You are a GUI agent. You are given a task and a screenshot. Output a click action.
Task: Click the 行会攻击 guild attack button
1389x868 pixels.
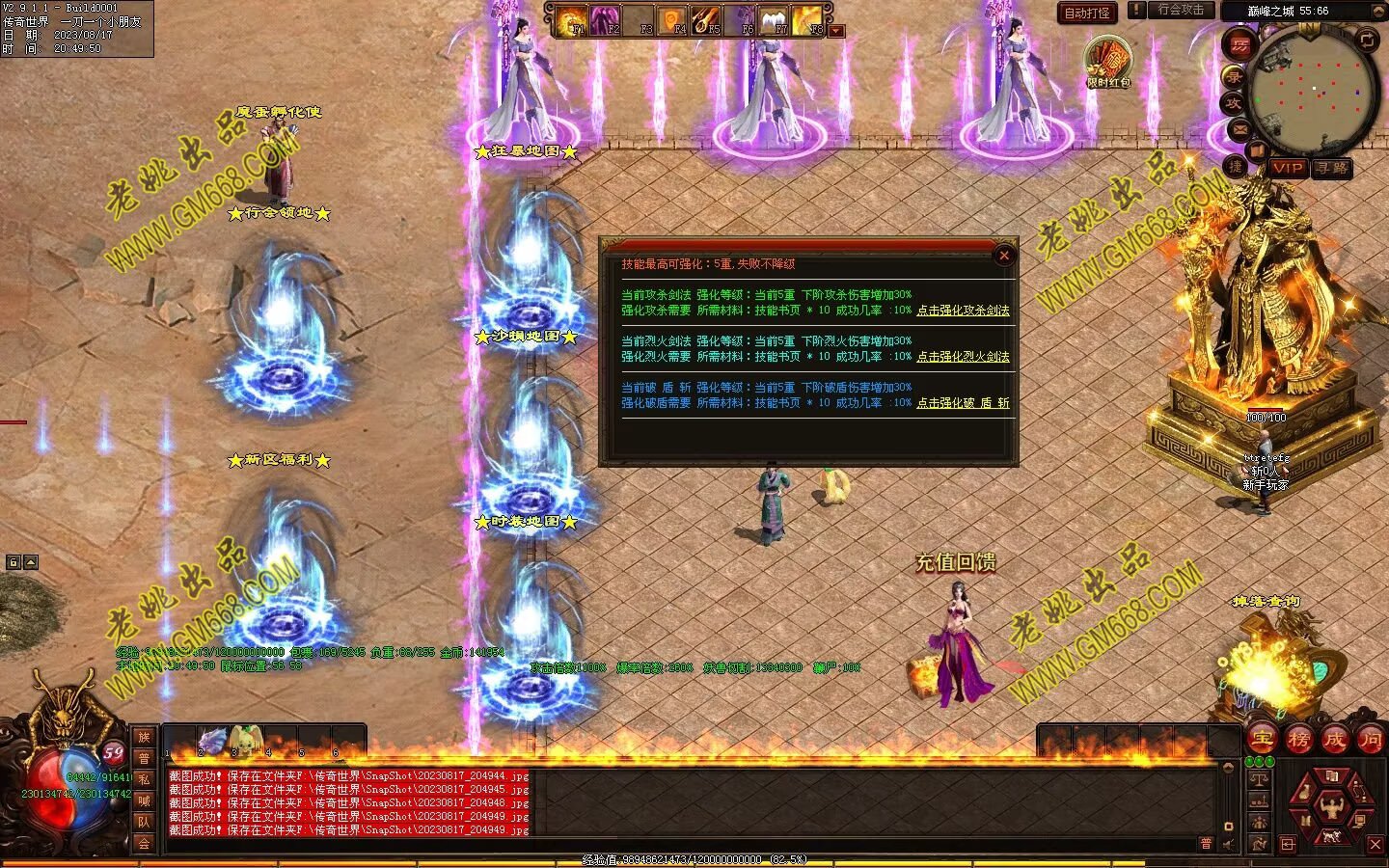(x=1180, y=10)
